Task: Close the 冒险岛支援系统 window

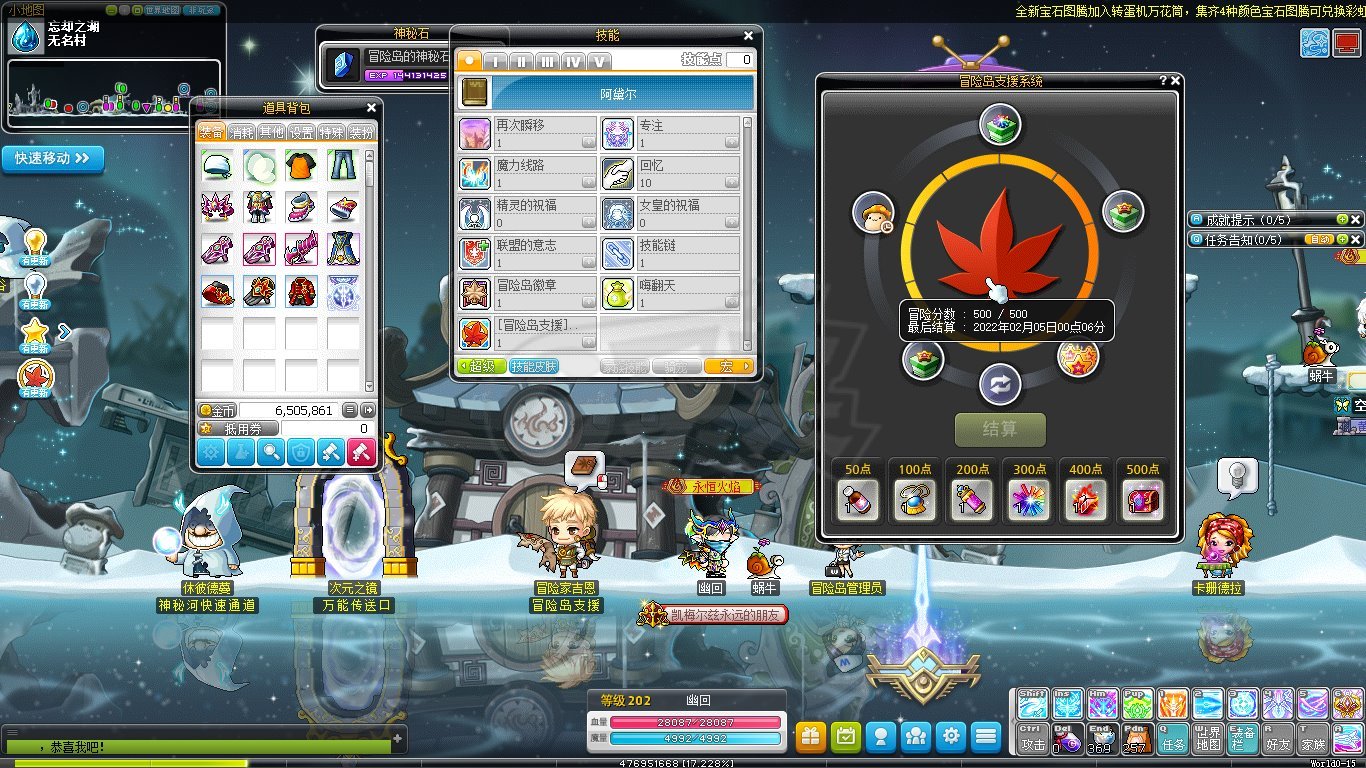Action: [x=1176, y=81]
